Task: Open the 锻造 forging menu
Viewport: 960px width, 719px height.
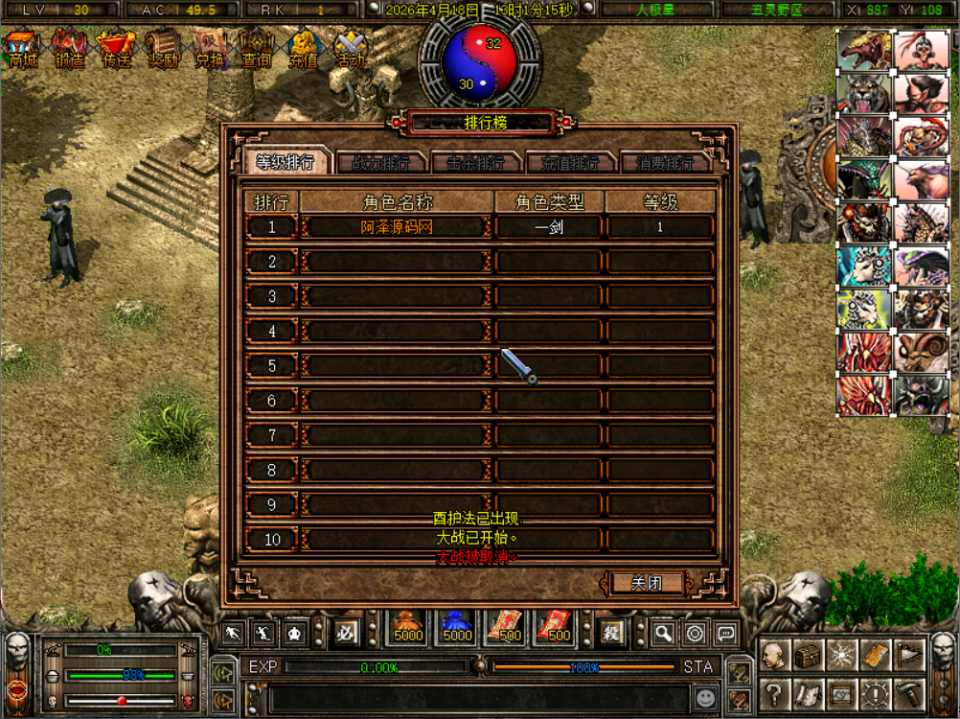Action: coord(69,49)
